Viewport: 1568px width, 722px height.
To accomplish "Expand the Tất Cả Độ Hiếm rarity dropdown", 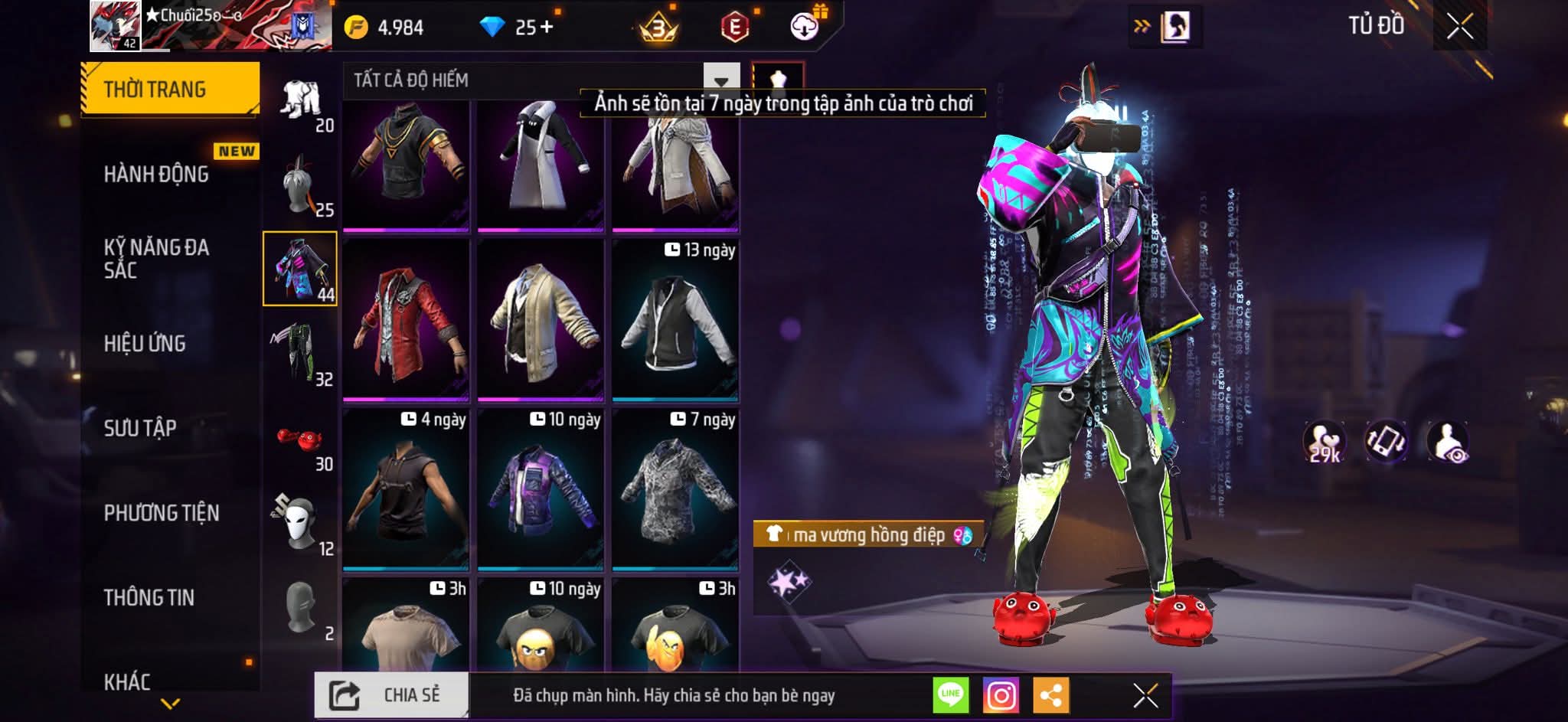I will click(721, 80).
